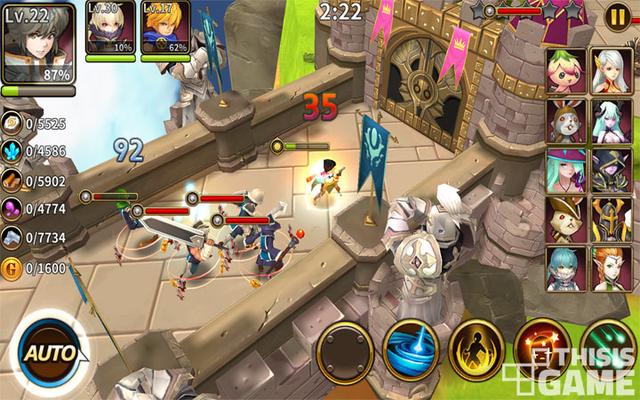The height and width of the screenshot is (400, 640).
Task: Pick the orange-haired elf portrait
Action: 610,267
